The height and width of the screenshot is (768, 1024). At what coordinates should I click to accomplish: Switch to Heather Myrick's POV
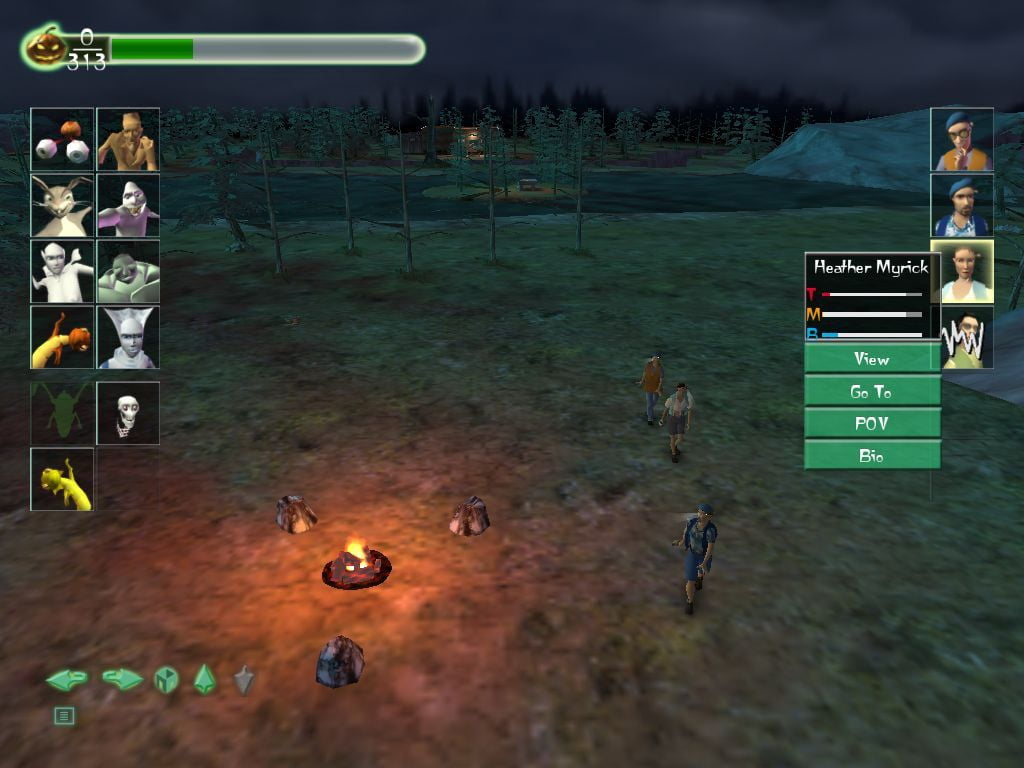872,423
